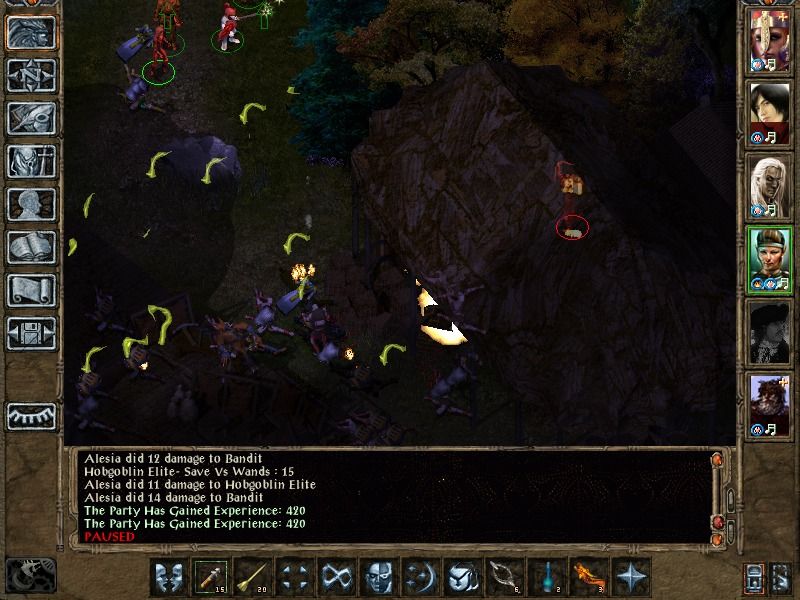Open the journal with the quill icon
This screenshot has height=600, width=800.
pyautogui.click(x=31, y=118)
